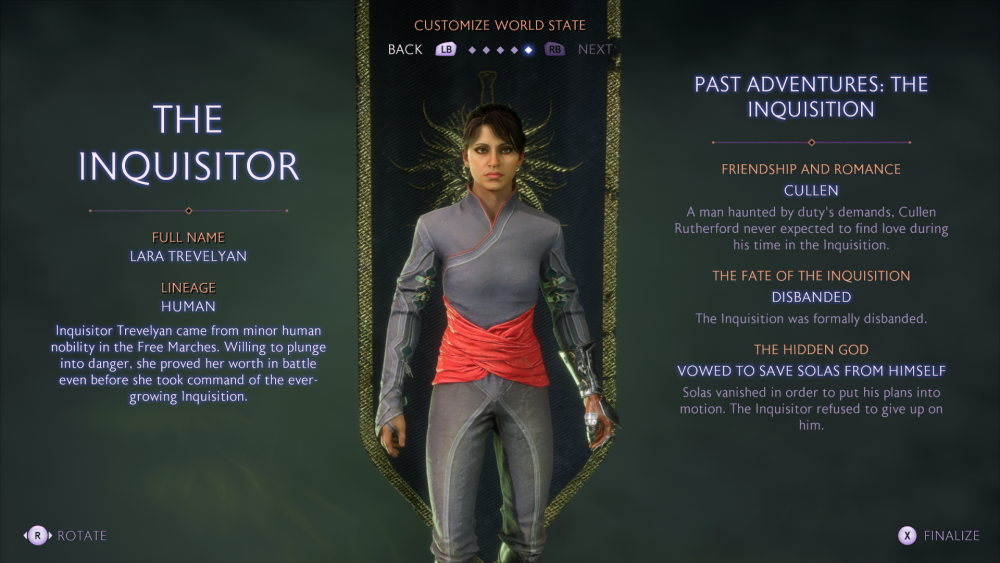This screenshot has width=1000, height=563.
Task: Select the Full Name entry Lara Trevelyan
Action: coord(188,256)
